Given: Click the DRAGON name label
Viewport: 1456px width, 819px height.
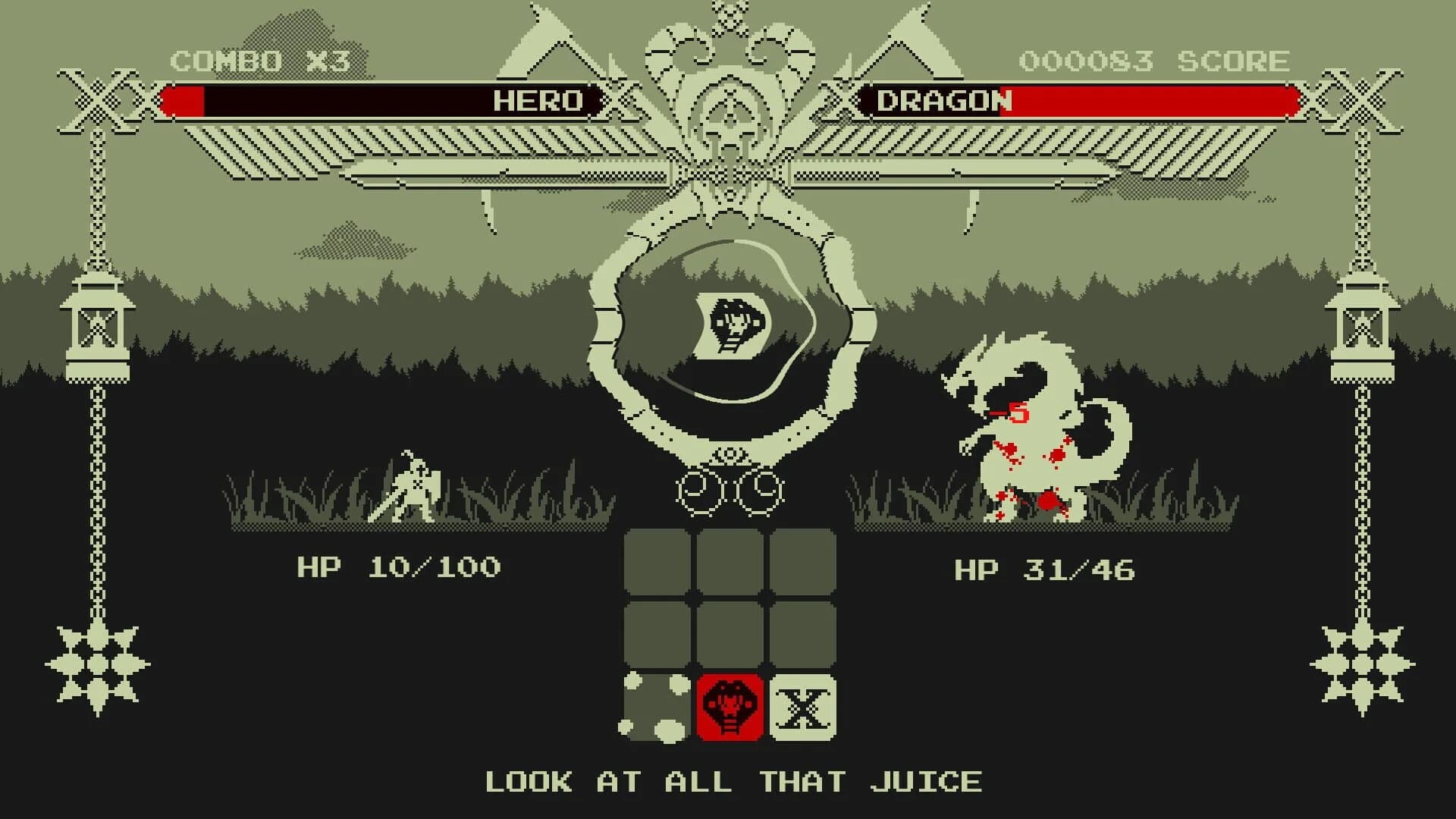Looking at the screenshot, I should point(943,99).
